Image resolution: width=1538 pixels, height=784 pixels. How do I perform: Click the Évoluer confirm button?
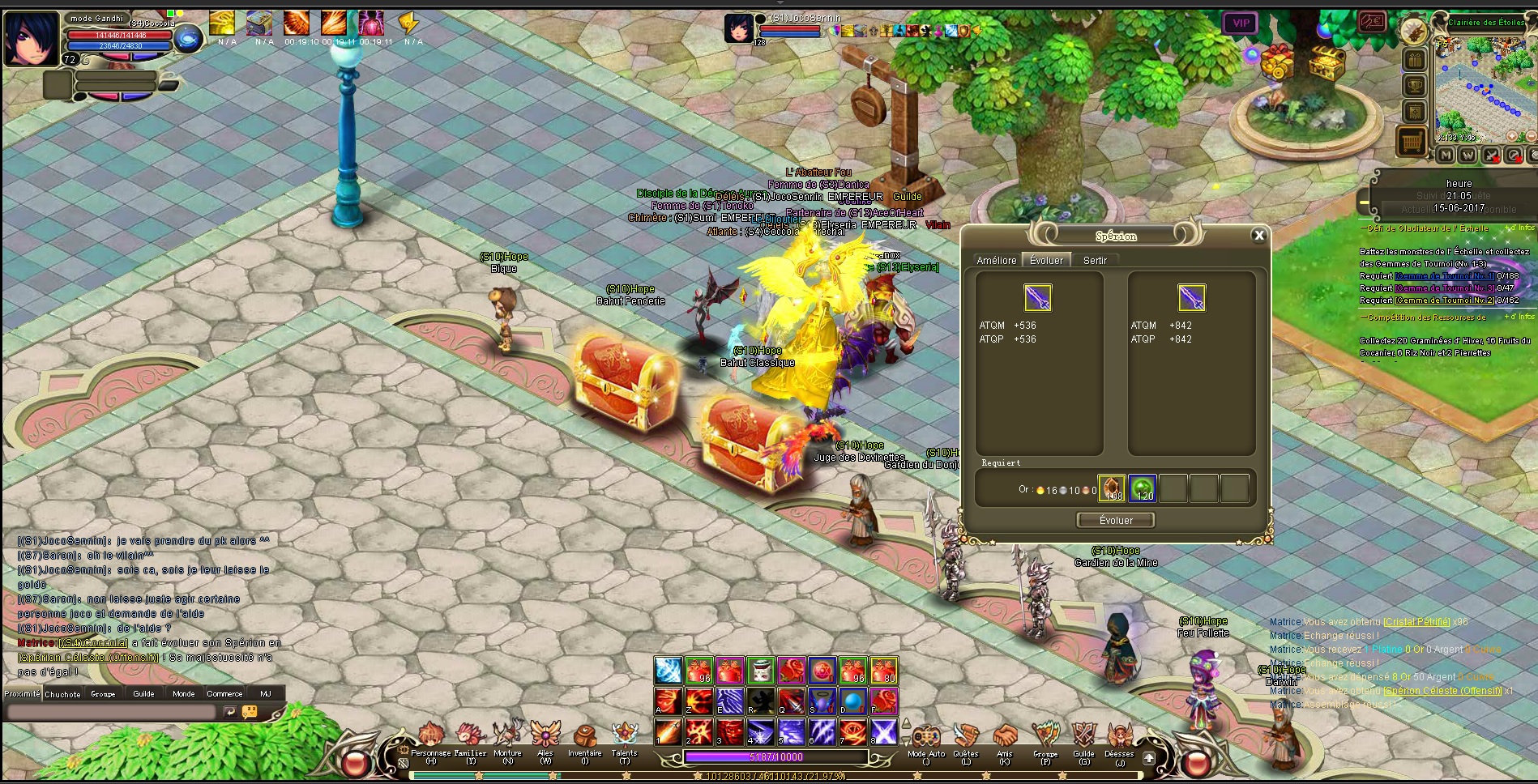1116,521
